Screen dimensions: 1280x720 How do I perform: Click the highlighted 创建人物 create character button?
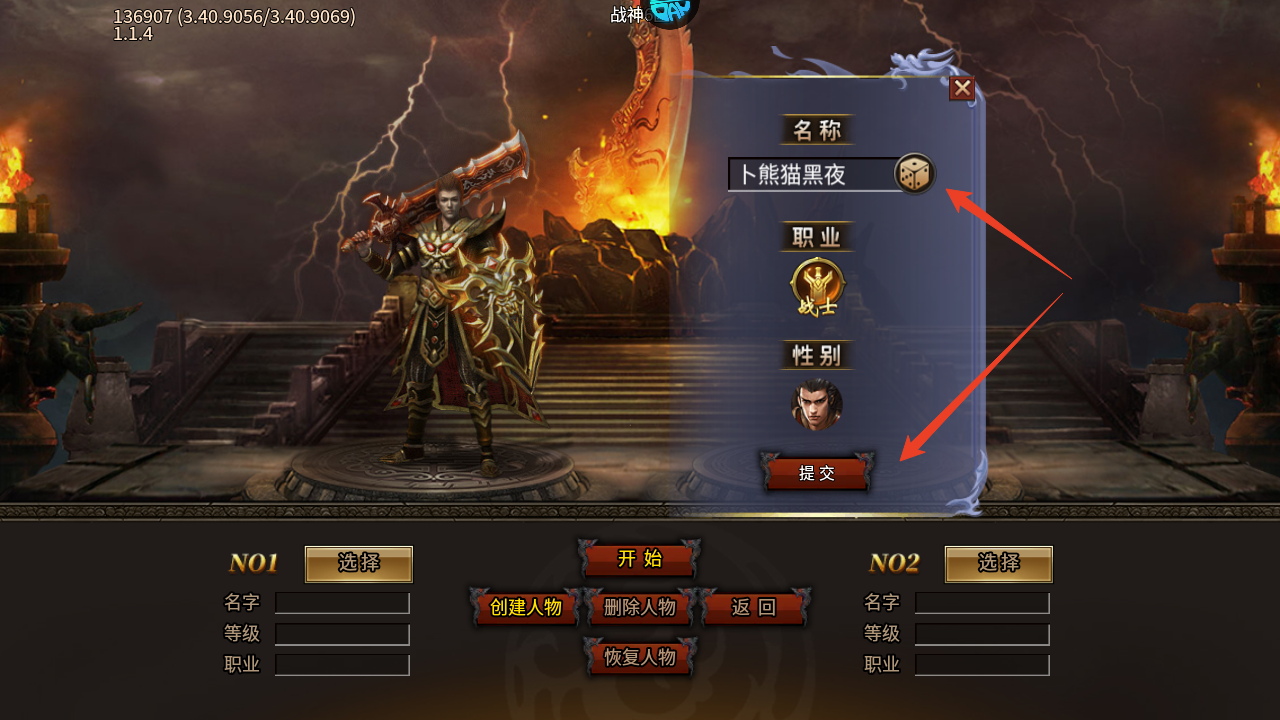(x=525, y=607)
